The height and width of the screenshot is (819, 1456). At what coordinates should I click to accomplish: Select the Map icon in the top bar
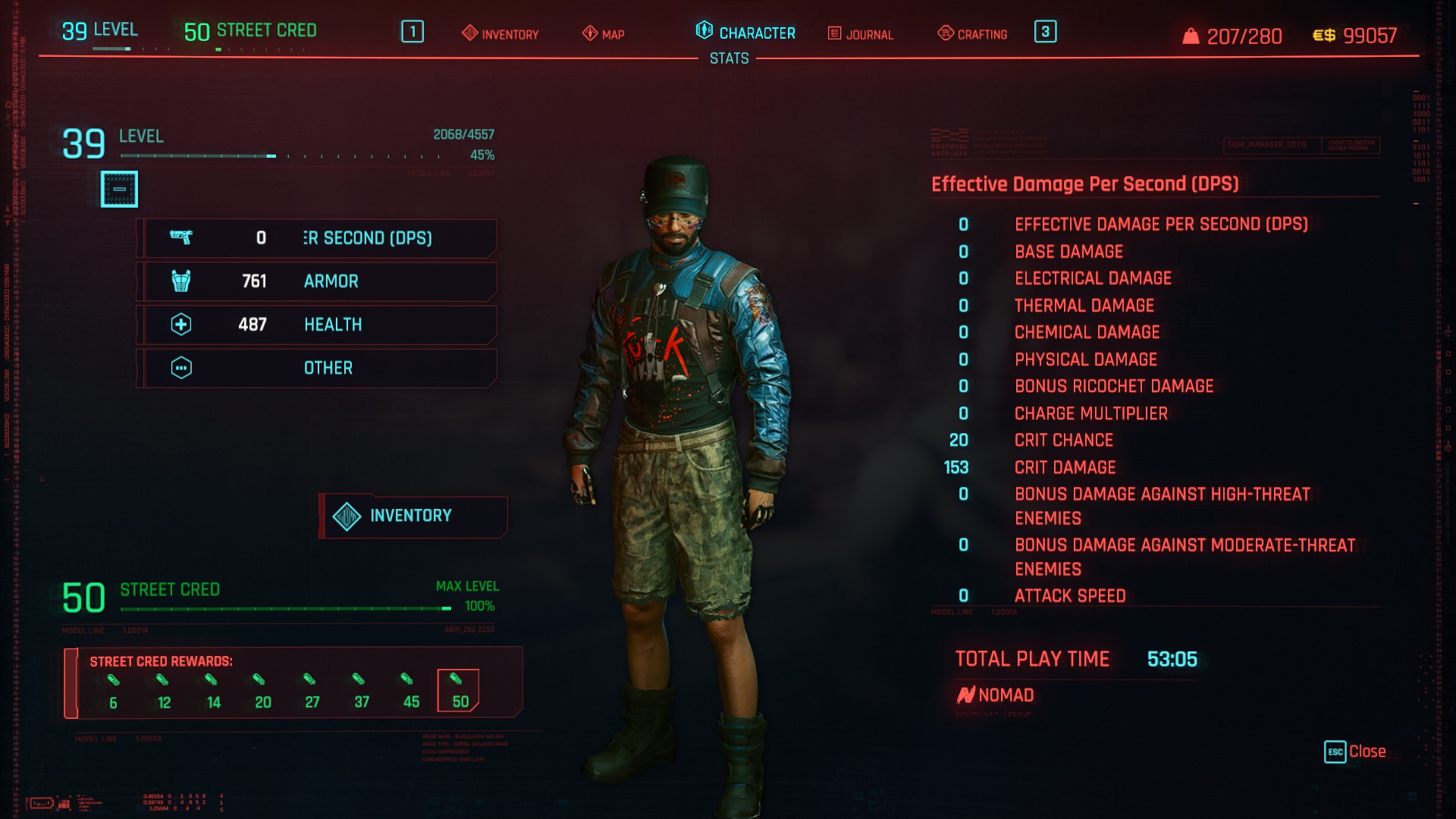588,34
